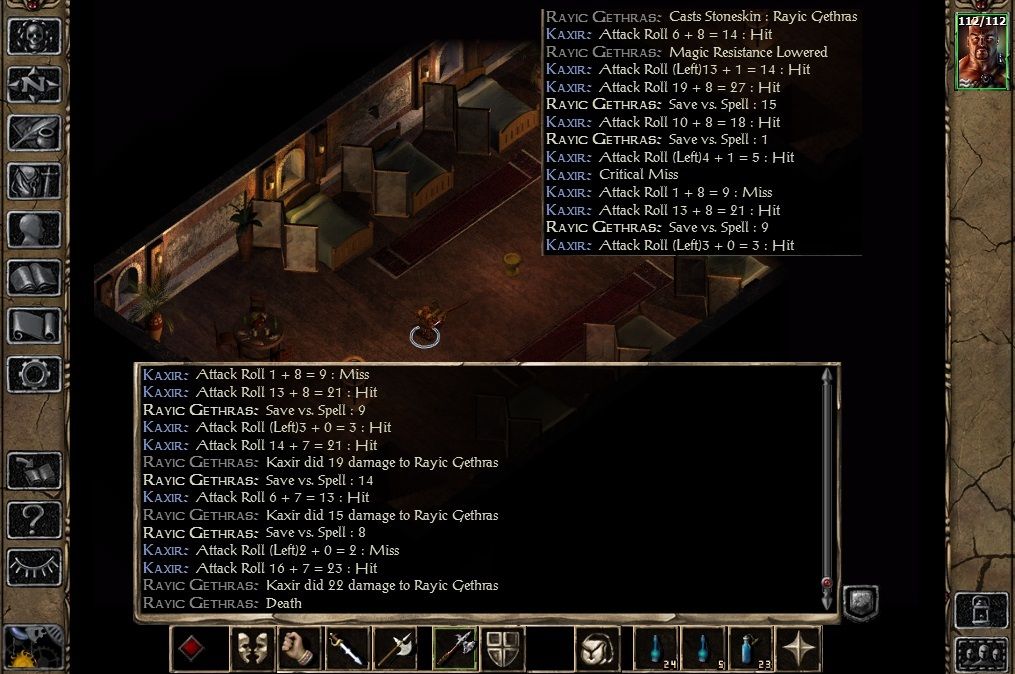Show the character record (head silhouette) screen
This screenshot has height=674, width=1015.
point(34,229)
